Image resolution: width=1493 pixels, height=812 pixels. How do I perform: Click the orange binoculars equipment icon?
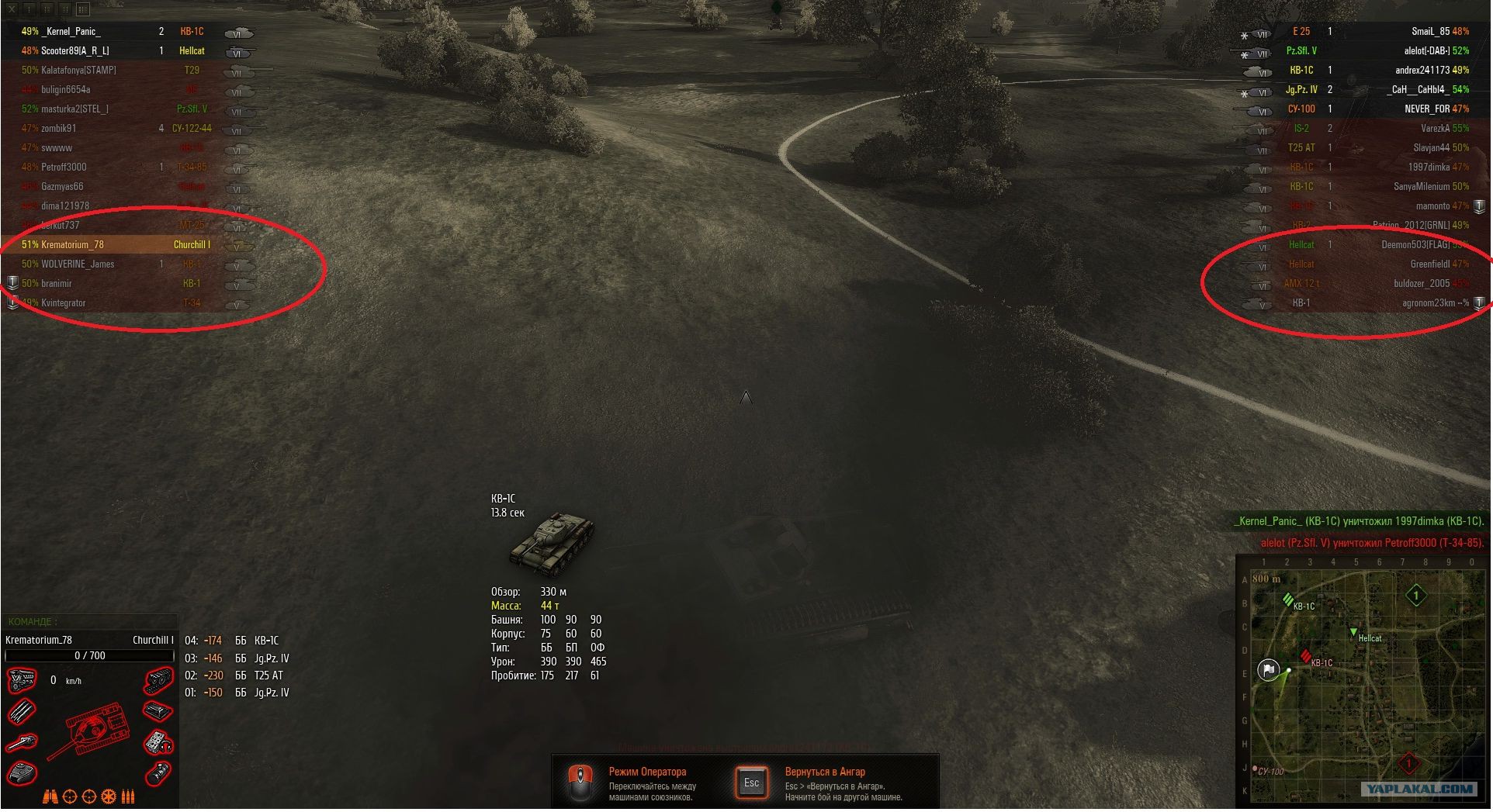coord(50,796)
